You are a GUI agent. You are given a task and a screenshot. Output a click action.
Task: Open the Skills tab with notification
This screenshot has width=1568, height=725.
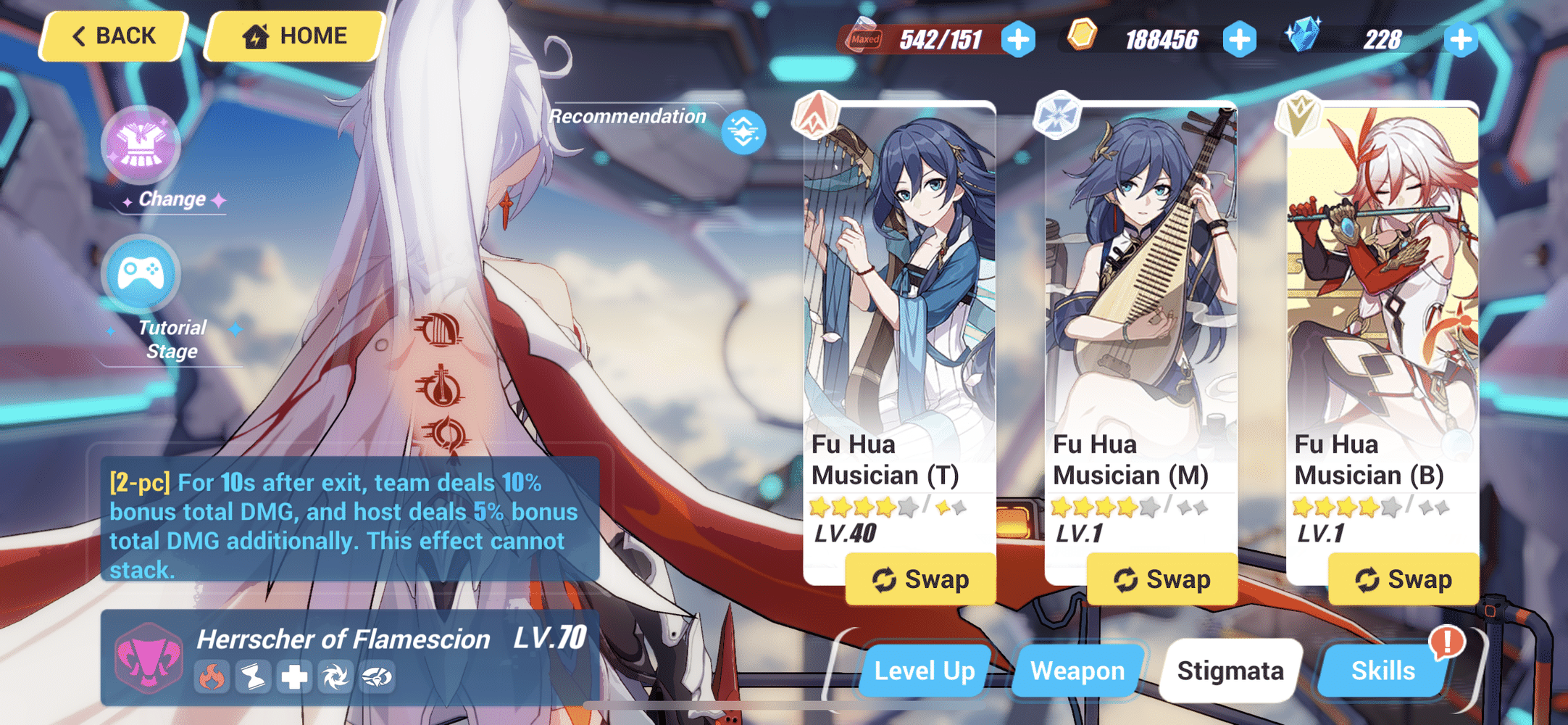1383,671
